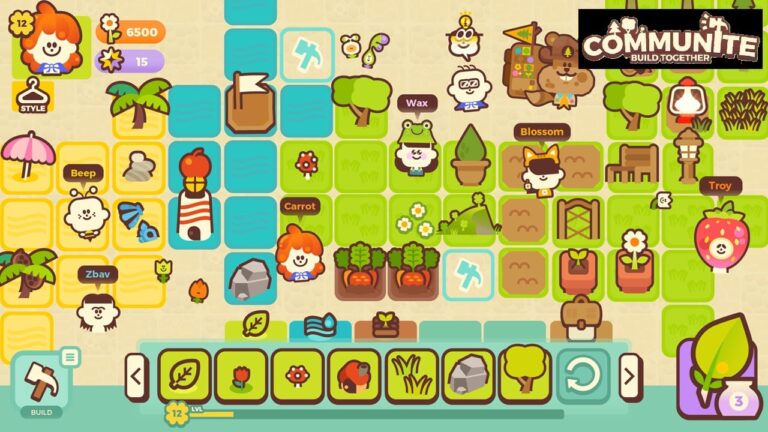Screen dimensions: 768x432
Task: Click the rotate arrow button
Action: [582, 376]
